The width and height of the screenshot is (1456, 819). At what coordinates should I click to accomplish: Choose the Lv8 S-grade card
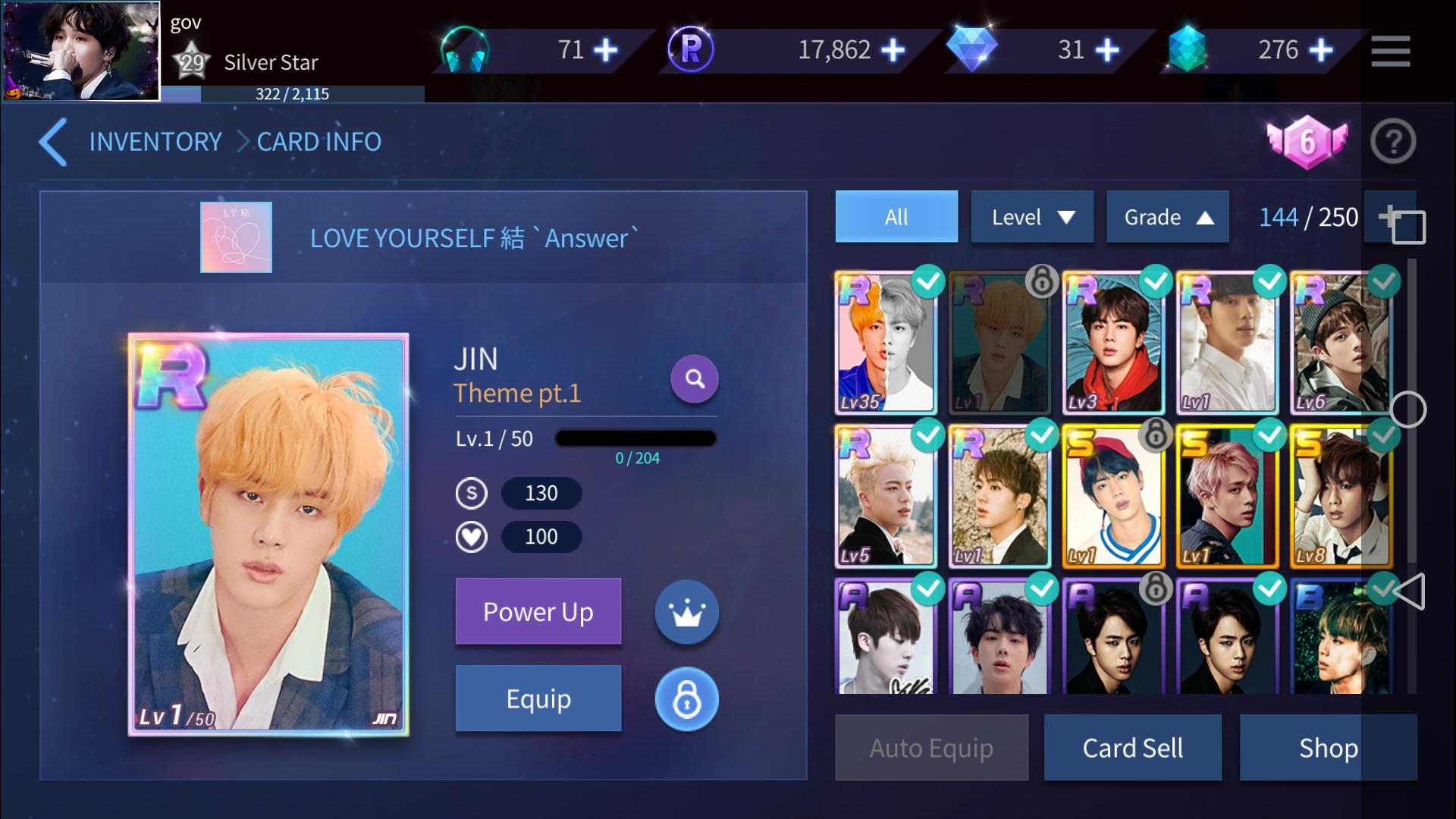click(1341, 497)
